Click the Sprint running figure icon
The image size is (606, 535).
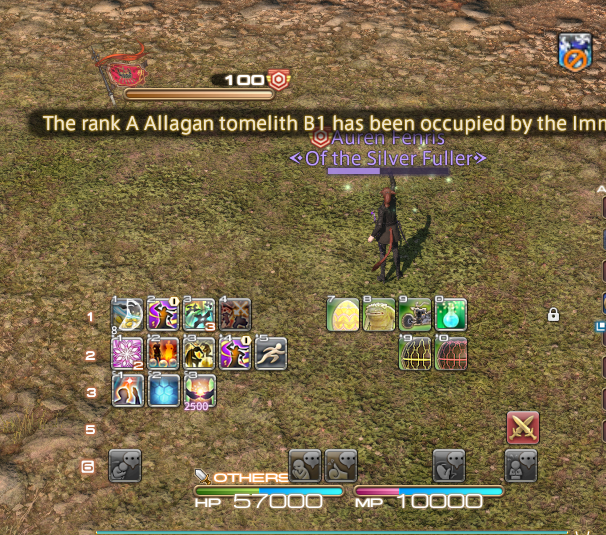(x=271, y=353)
